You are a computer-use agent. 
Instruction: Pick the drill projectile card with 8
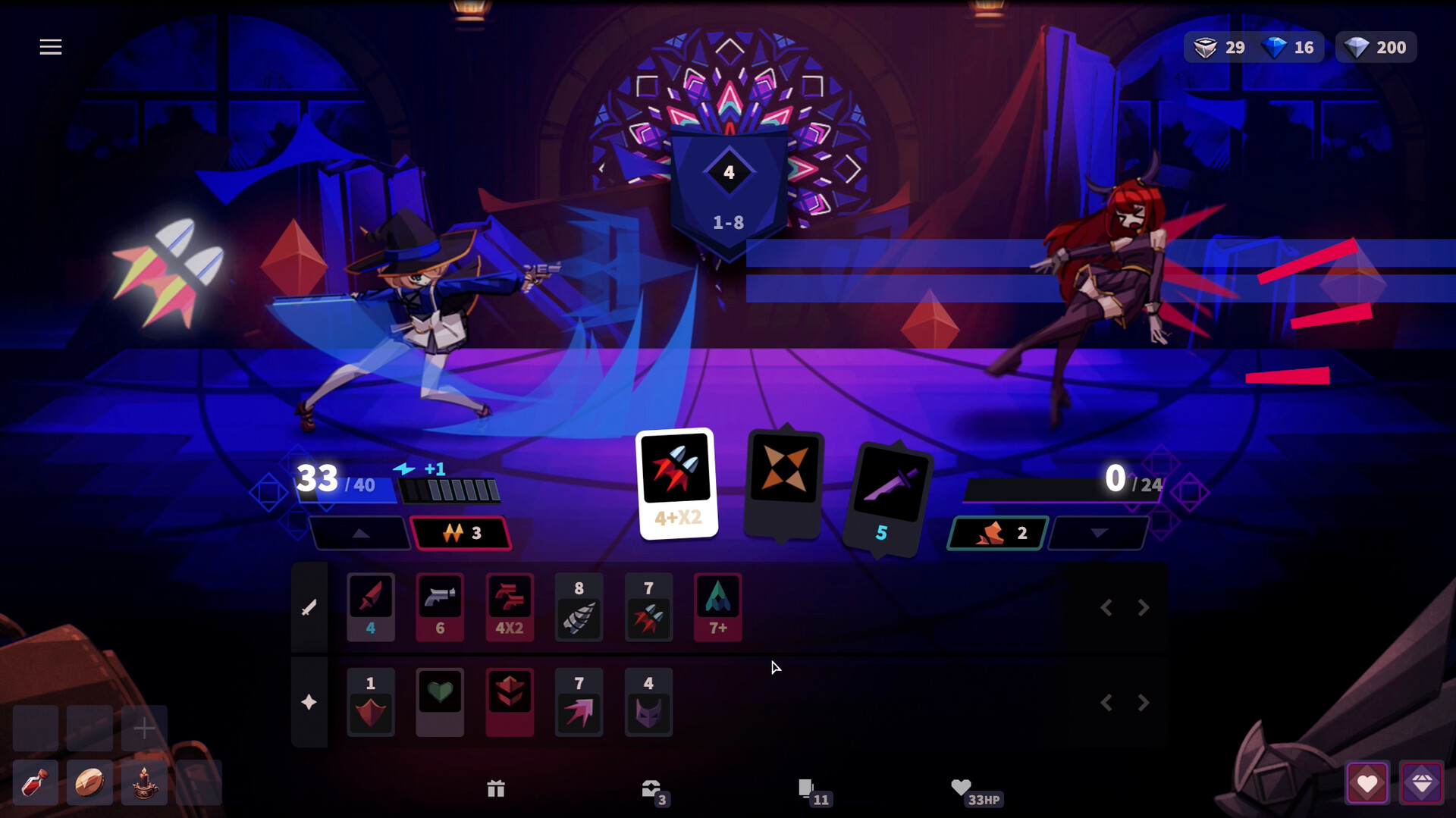579,606
